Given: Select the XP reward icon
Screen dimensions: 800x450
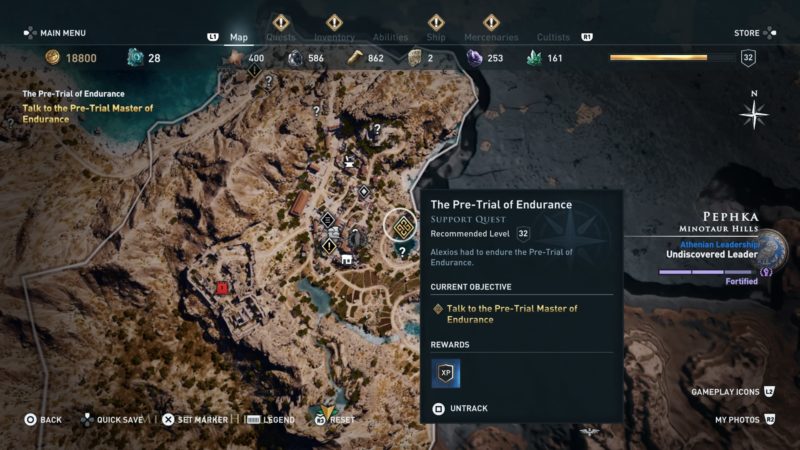Looking at the screenshot, I should point(445,373).
